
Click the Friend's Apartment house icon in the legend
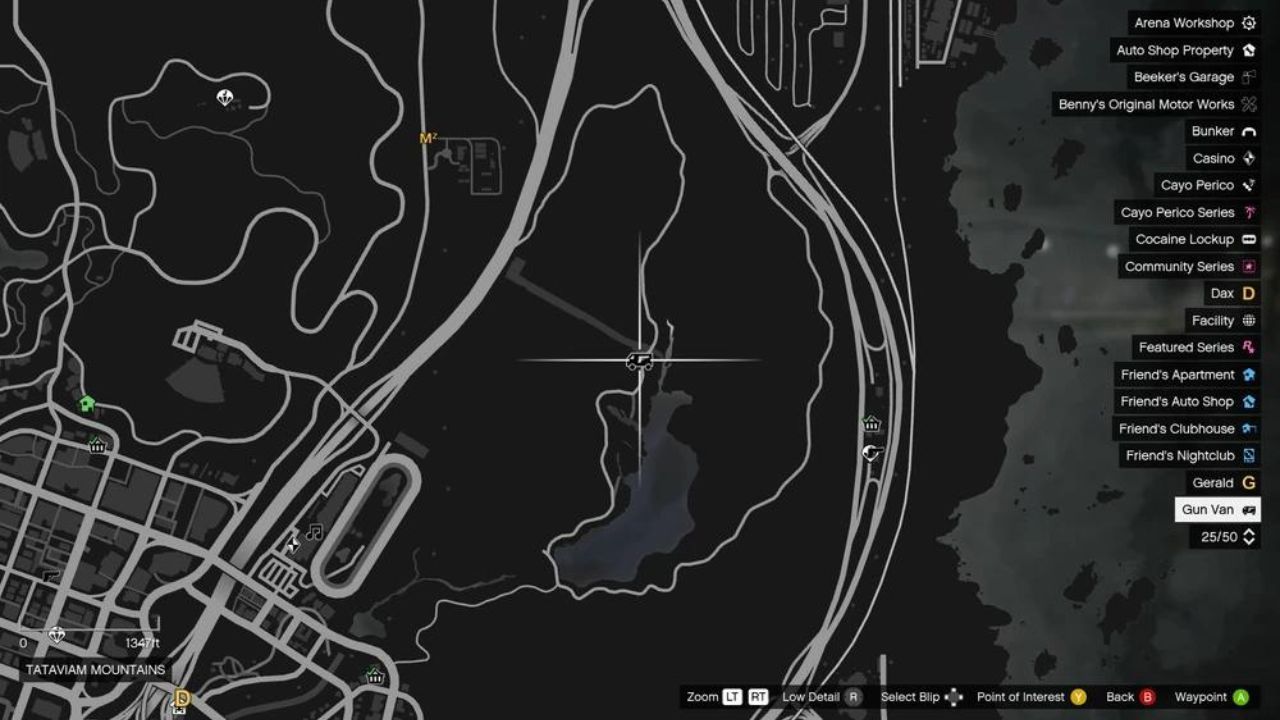click(x=1247, y=374)
